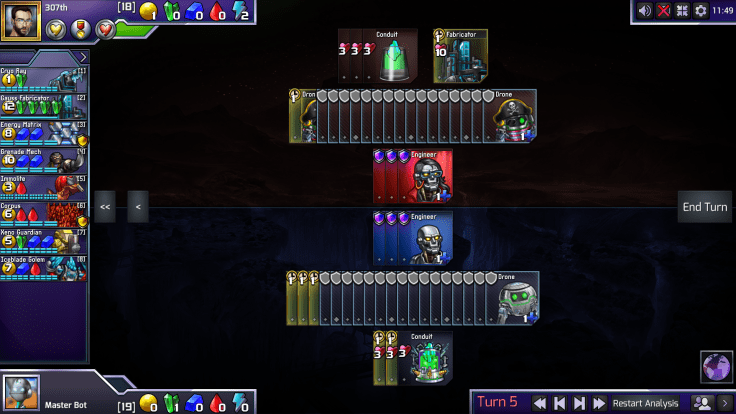The height and width of the screenshot is (414, 736).
Task: Fast-forward to the end of the replay
Action: (598, 403)
